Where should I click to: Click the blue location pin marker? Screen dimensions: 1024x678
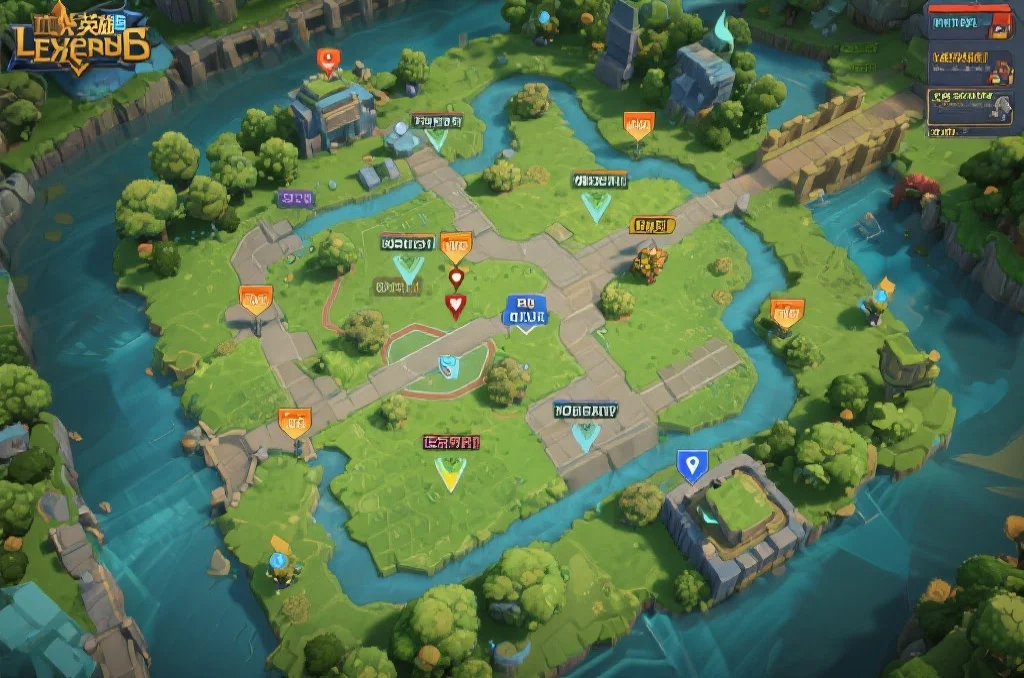coord(692,465)
